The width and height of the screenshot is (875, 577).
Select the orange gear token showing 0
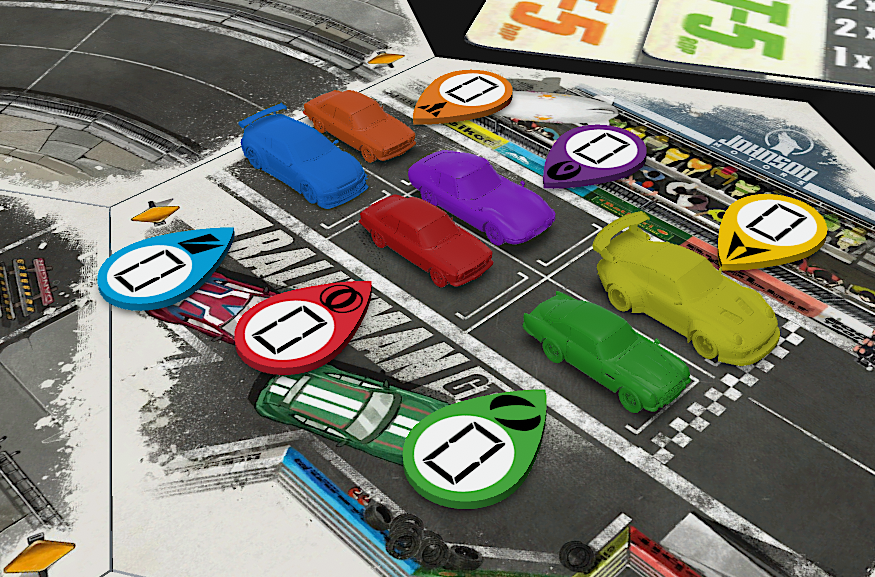tap(465, 92)
